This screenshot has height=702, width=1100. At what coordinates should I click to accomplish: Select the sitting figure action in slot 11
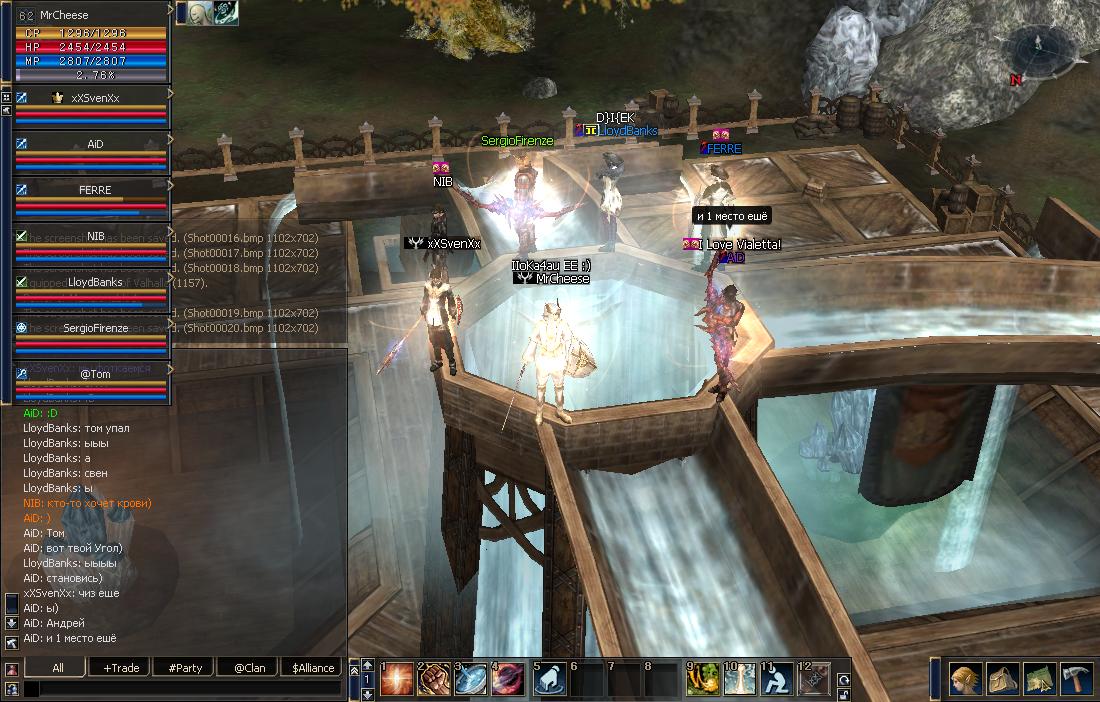click(x=777, y=679)
